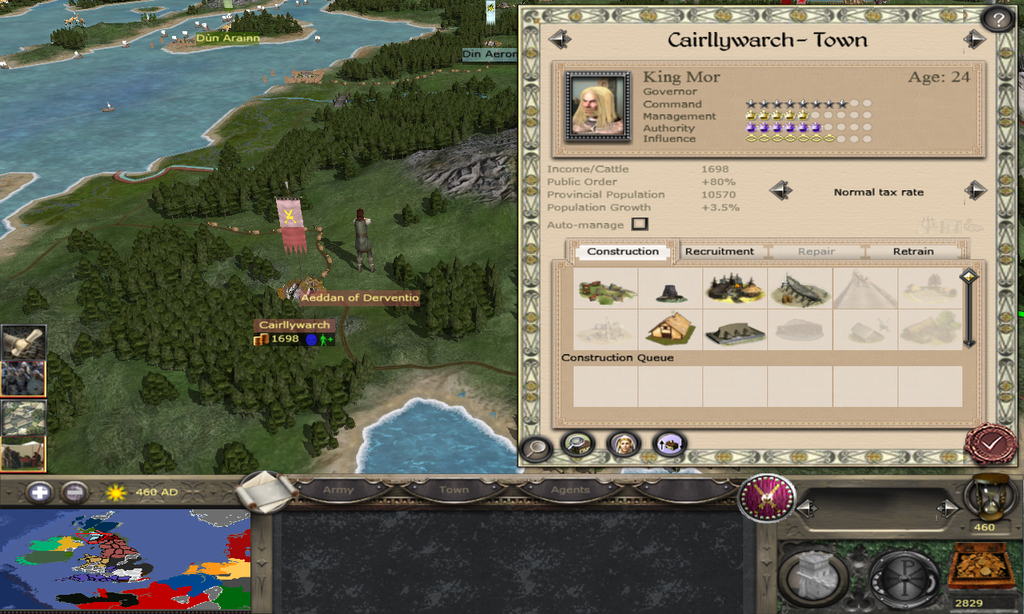Switch to the Recruitment tab

(x=719, y=251)
